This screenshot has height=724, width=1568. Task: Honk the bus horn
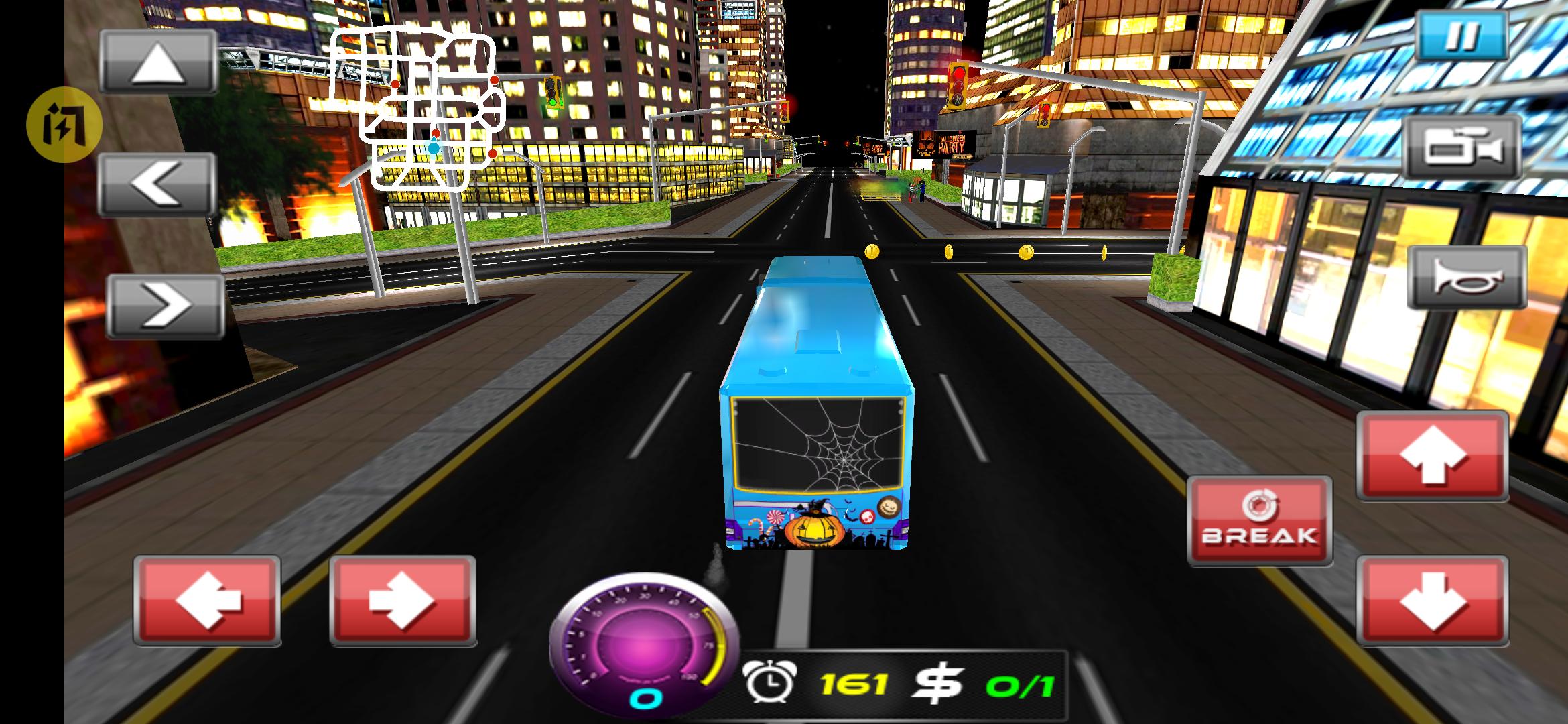point(1466,278)
